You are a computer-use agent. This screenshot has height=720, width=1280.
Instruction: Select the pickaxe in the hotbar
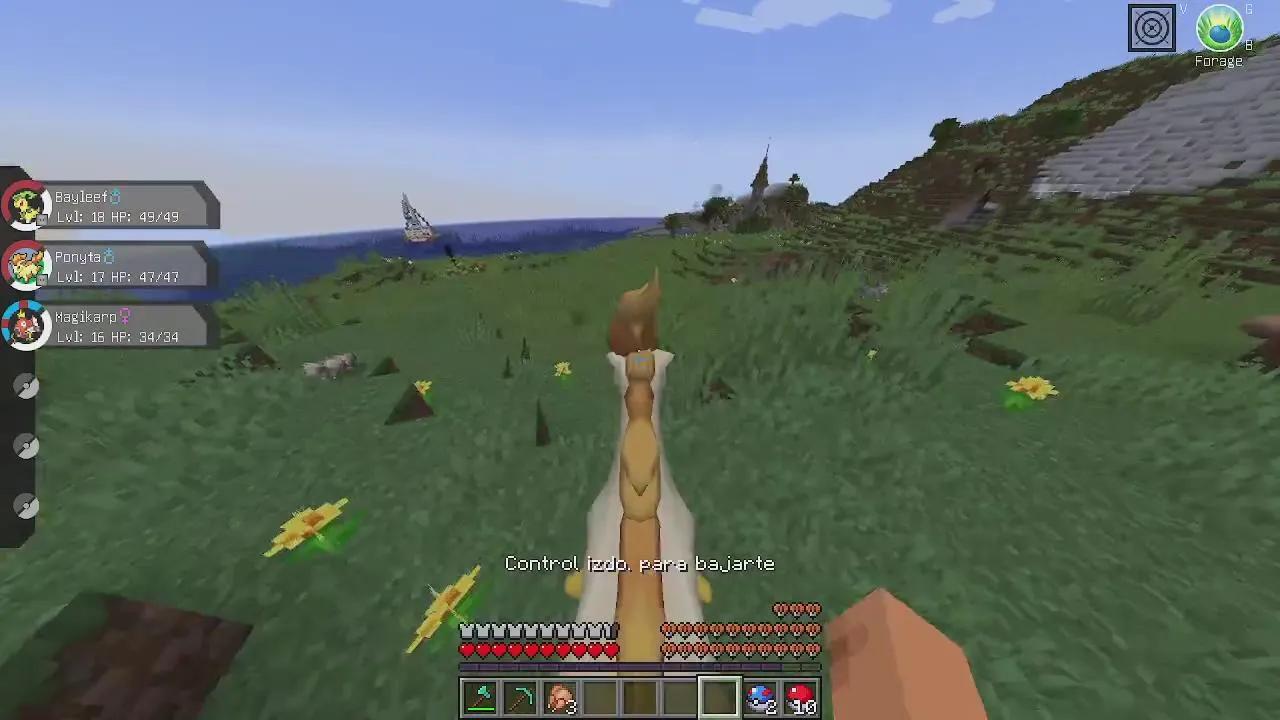[x=520, y=697]
